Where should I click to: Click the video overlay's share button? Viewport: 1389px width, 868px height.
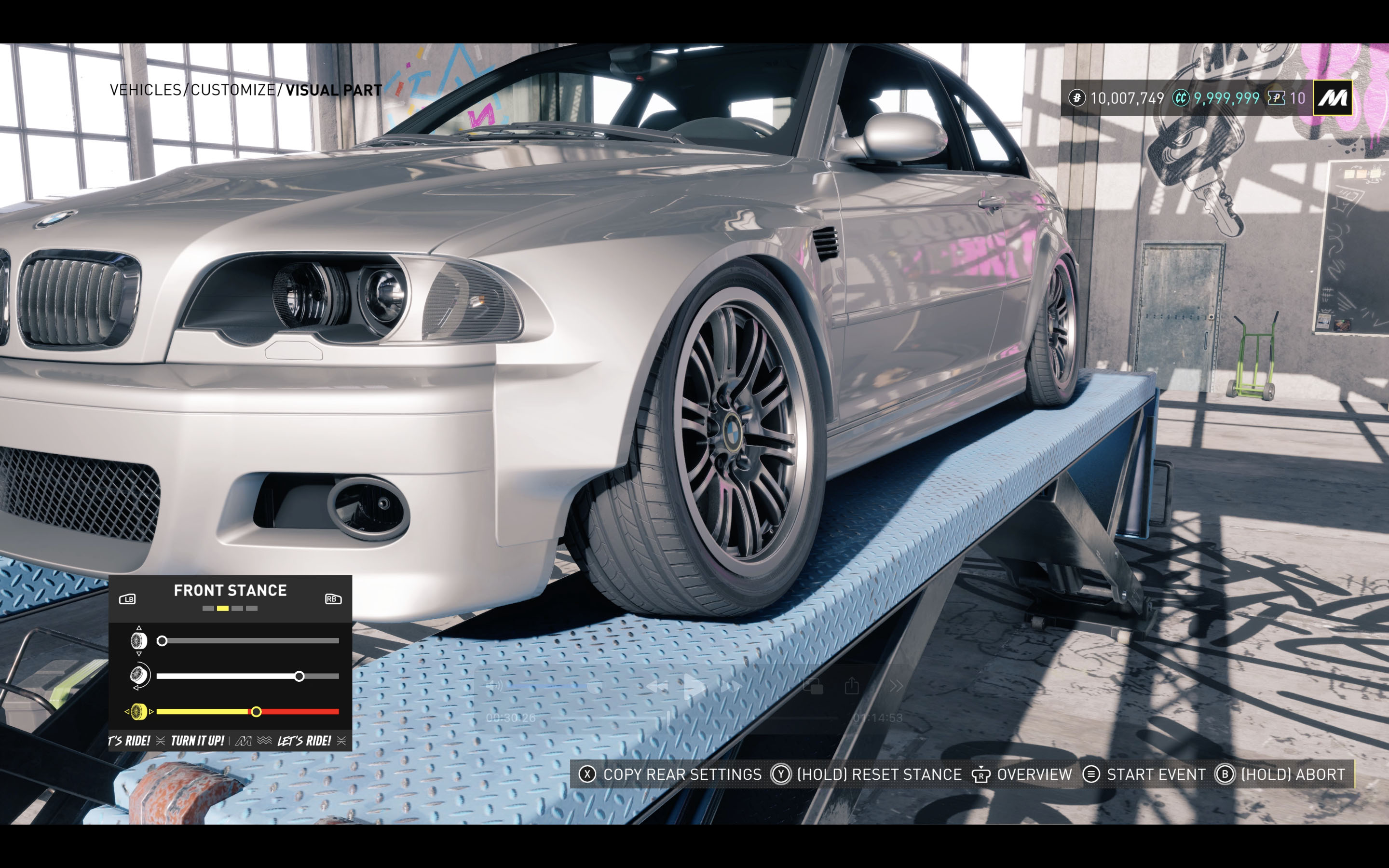[852, 685]
